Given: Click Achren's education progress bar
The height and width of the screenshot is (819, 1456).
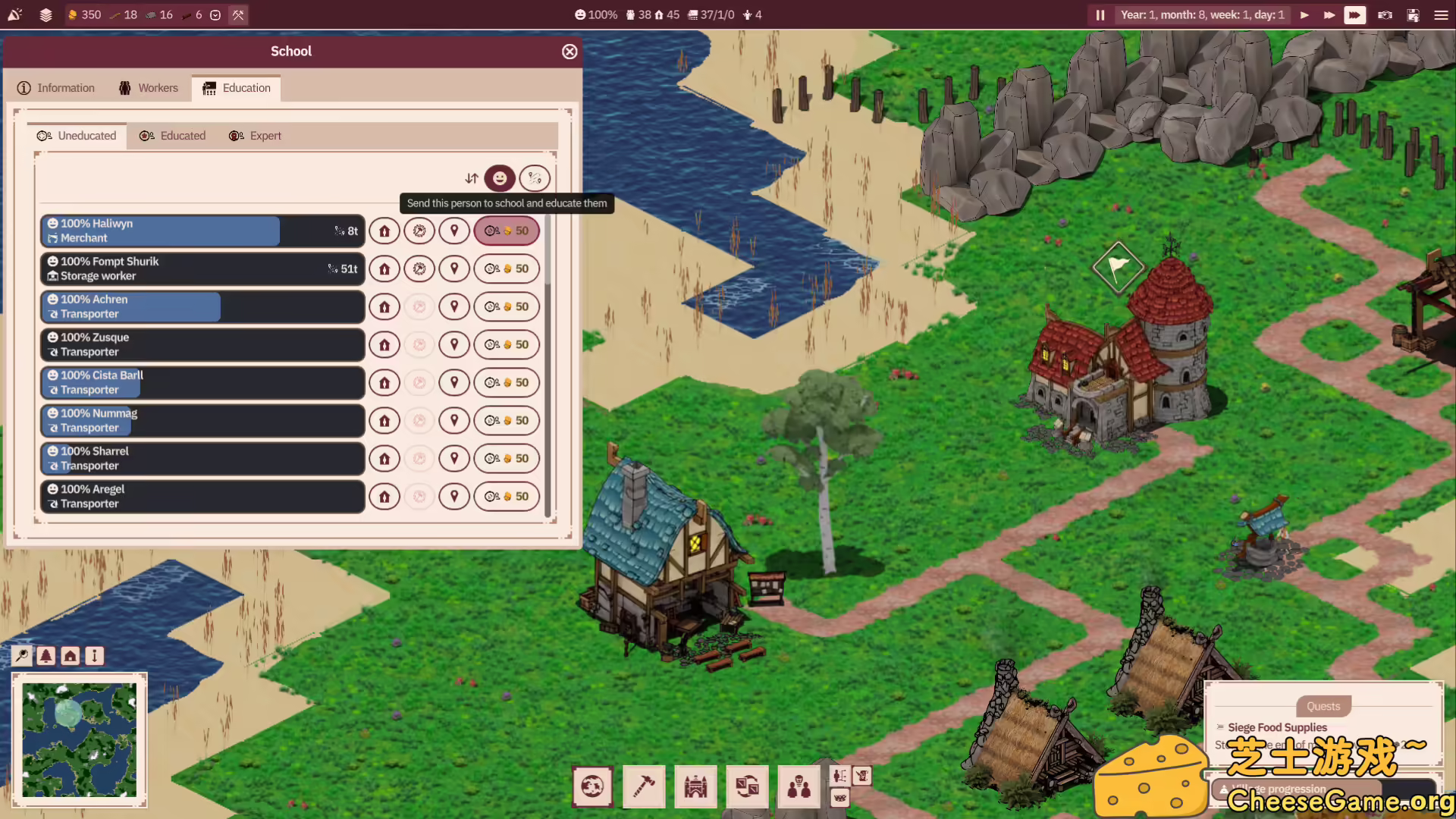Looking at the screenshot, I should click(x=129, y=306).
